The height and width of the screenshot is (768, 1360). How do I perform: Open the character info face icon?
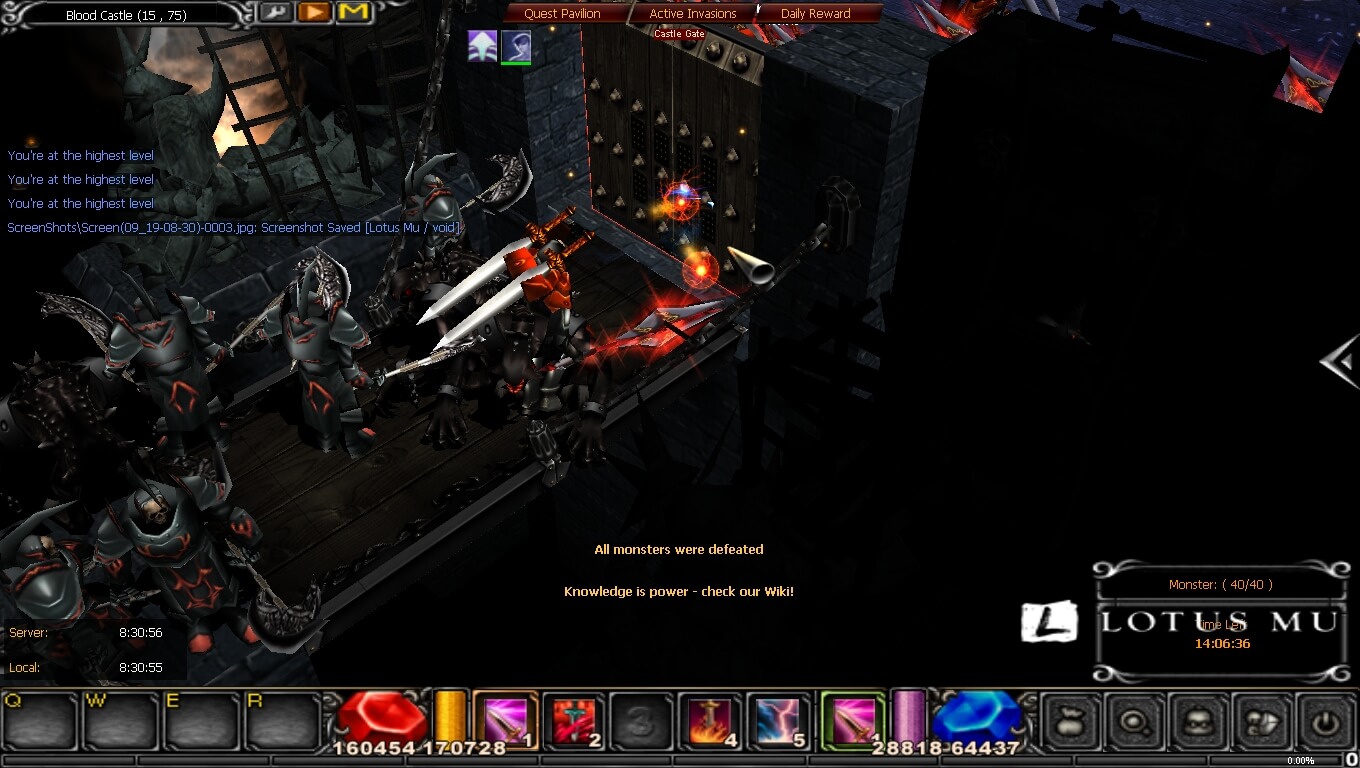tap(1199, 720)
